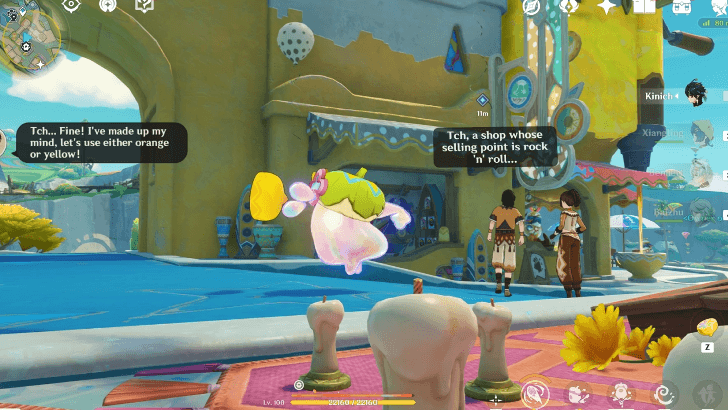Screen dimensions: 728x410
Task: Open the quest journal icon near minimap
Action: click(x=144, y=6)
